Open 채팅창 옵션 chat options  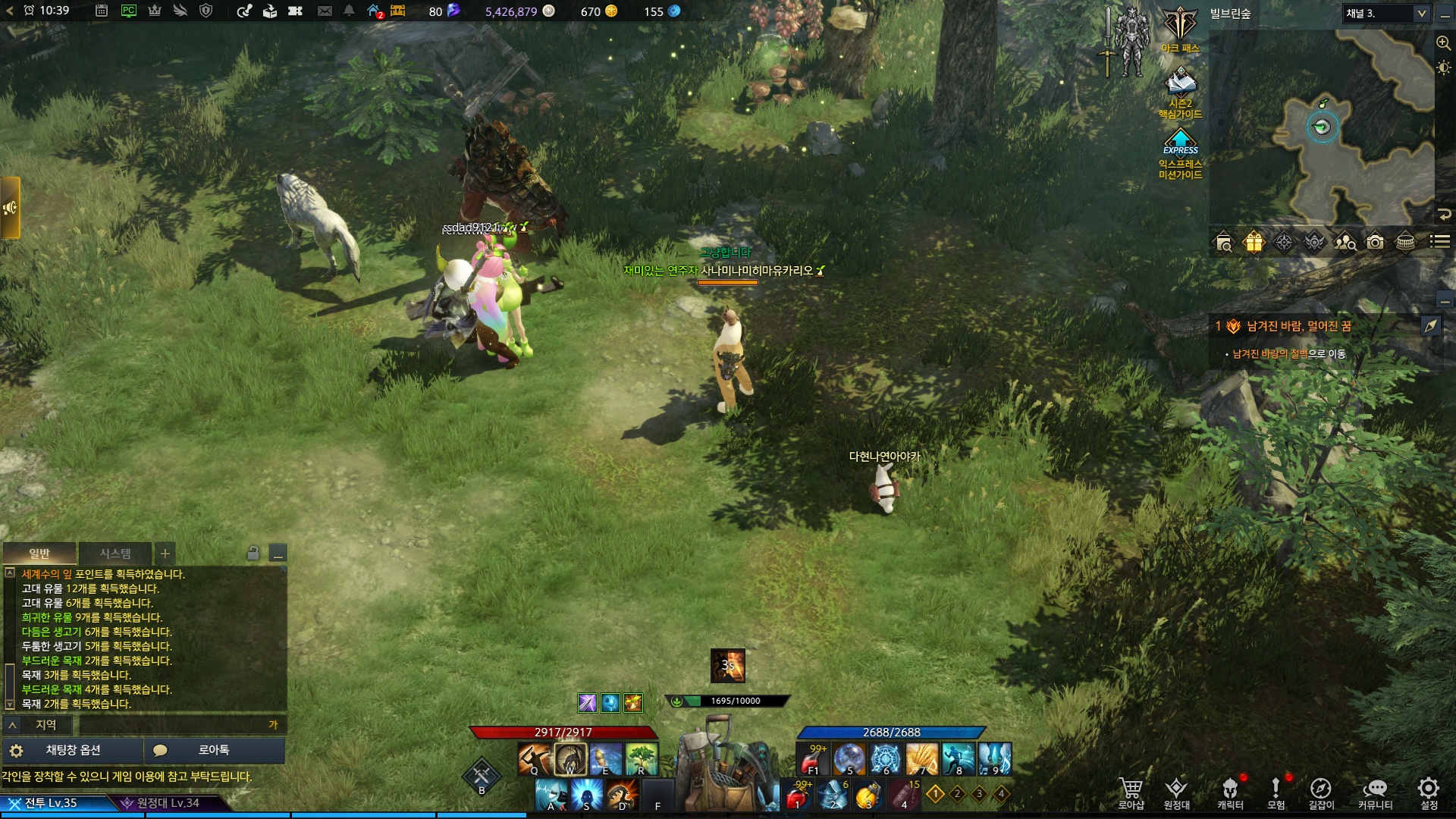pyautogui.click(x=73, y=750)
